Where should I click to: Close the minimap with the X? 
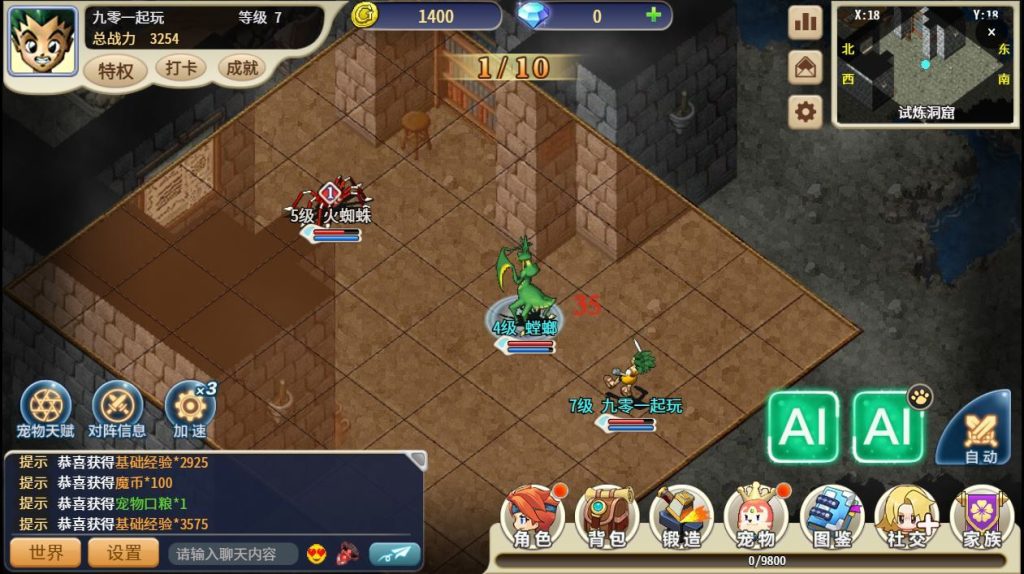[991, 31]
